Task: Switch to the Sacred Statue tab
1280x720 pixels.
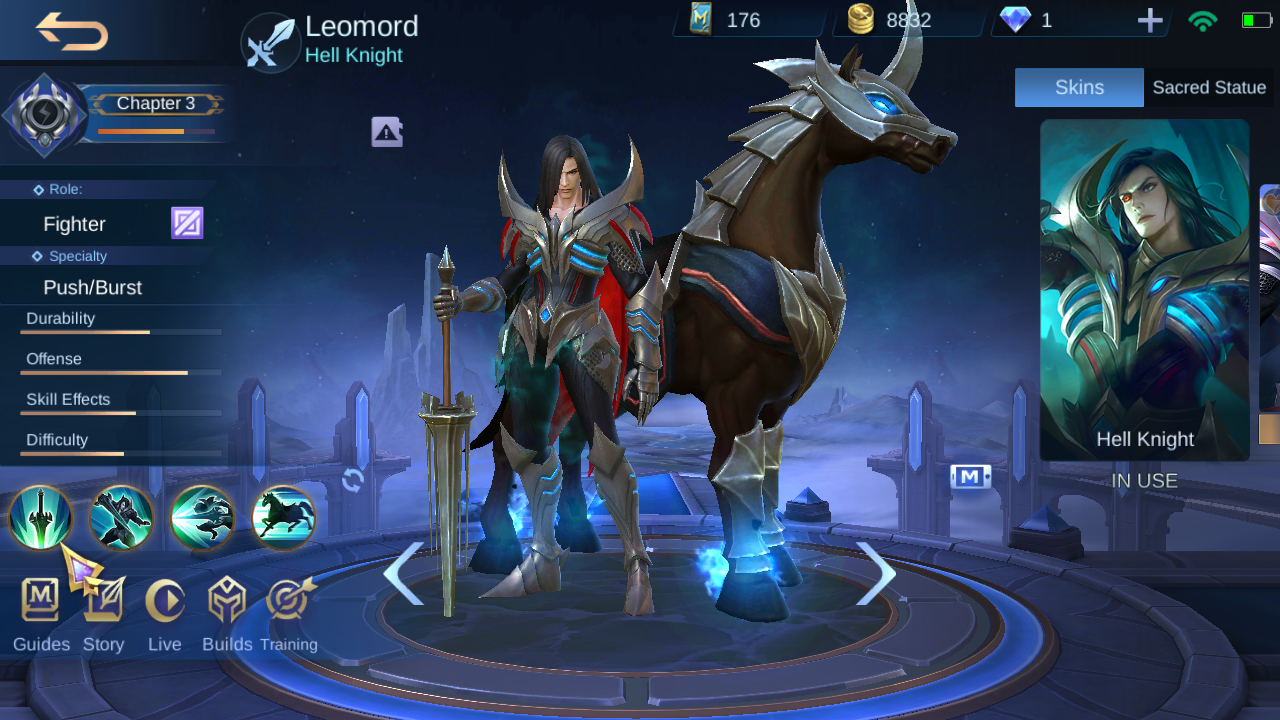Action: (1209, 87)
